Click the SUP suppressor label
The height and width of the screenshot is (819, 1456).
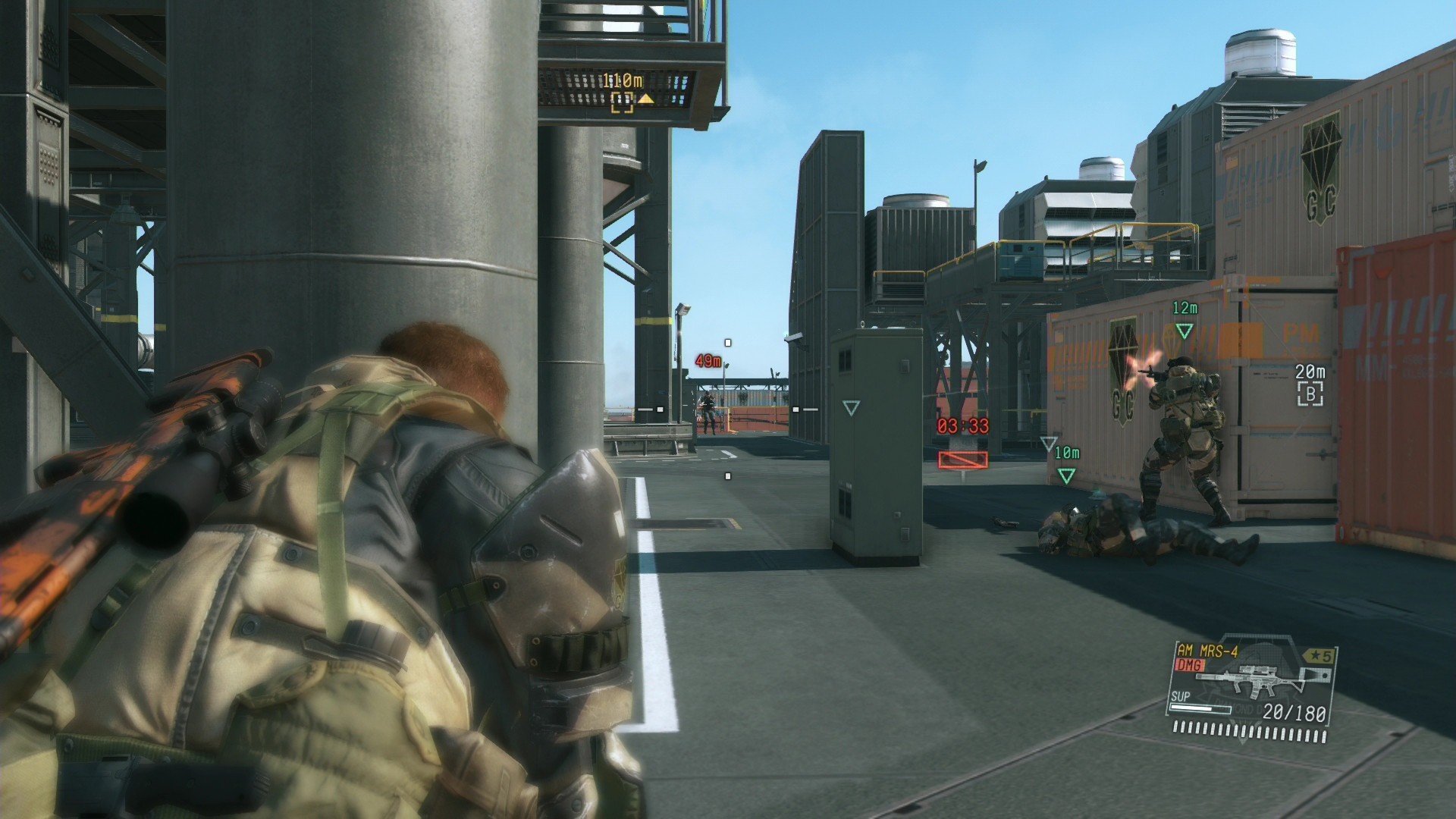click(x=1181, y=698)
